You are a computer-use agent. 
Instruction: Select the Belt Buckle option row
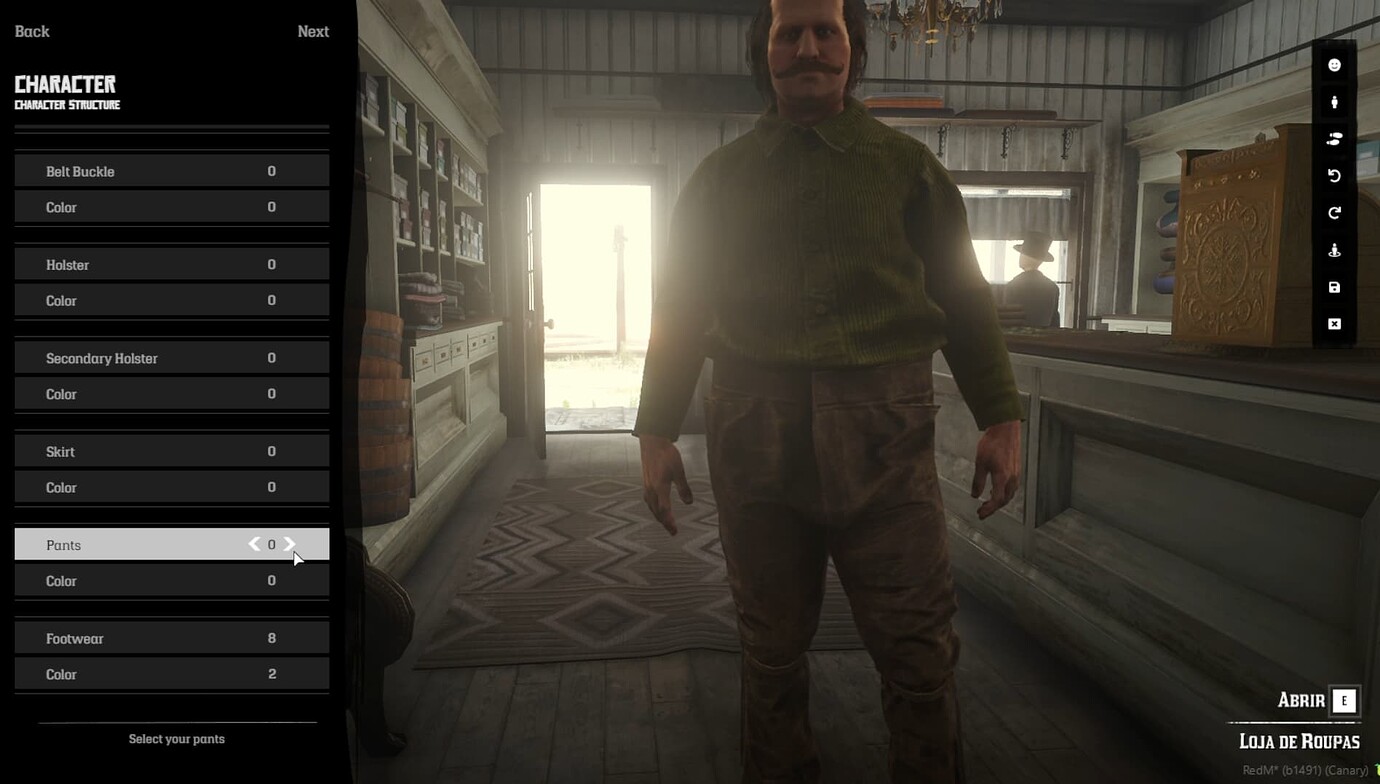click(171, 171)
